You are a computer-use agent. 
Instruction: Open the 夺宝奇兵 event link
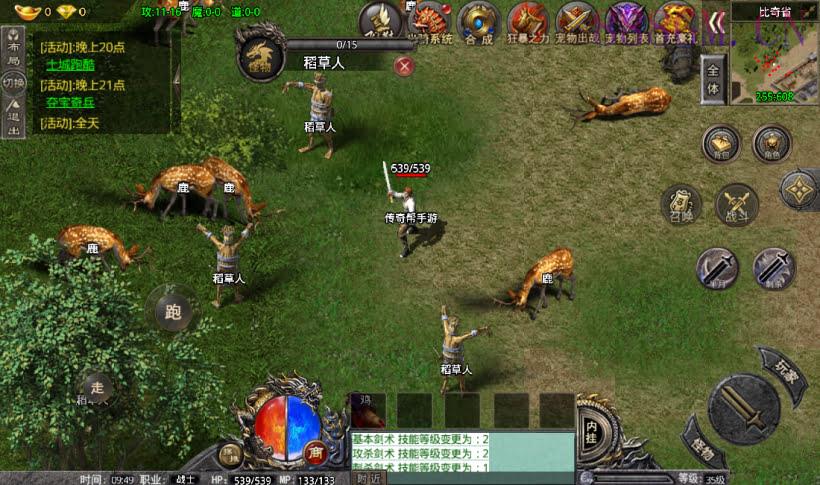(71, 103)
